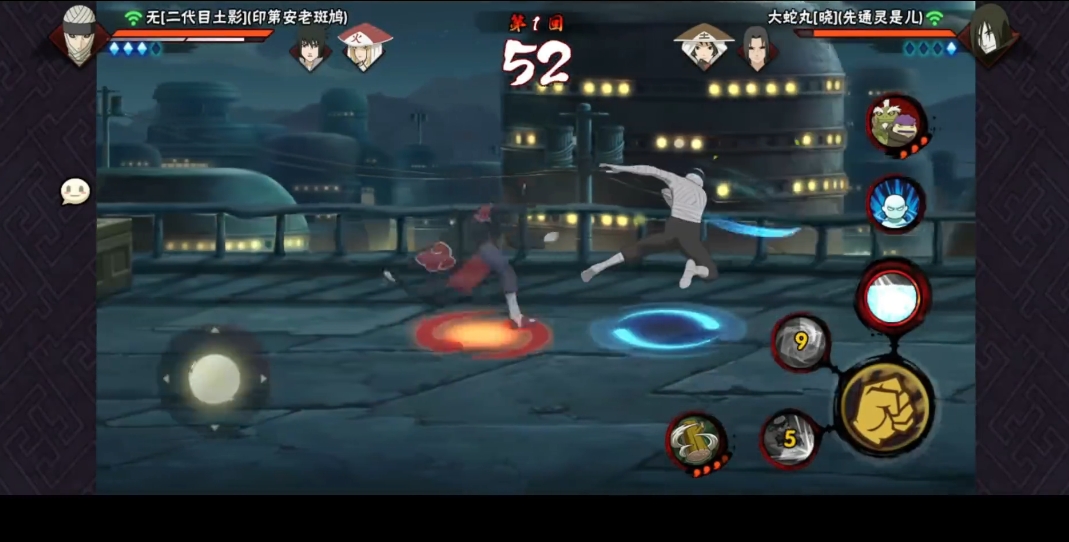Open the chat speech bubble
Image resolution: width=1069 pixels, height=542 pixels.
click(75, 191)
